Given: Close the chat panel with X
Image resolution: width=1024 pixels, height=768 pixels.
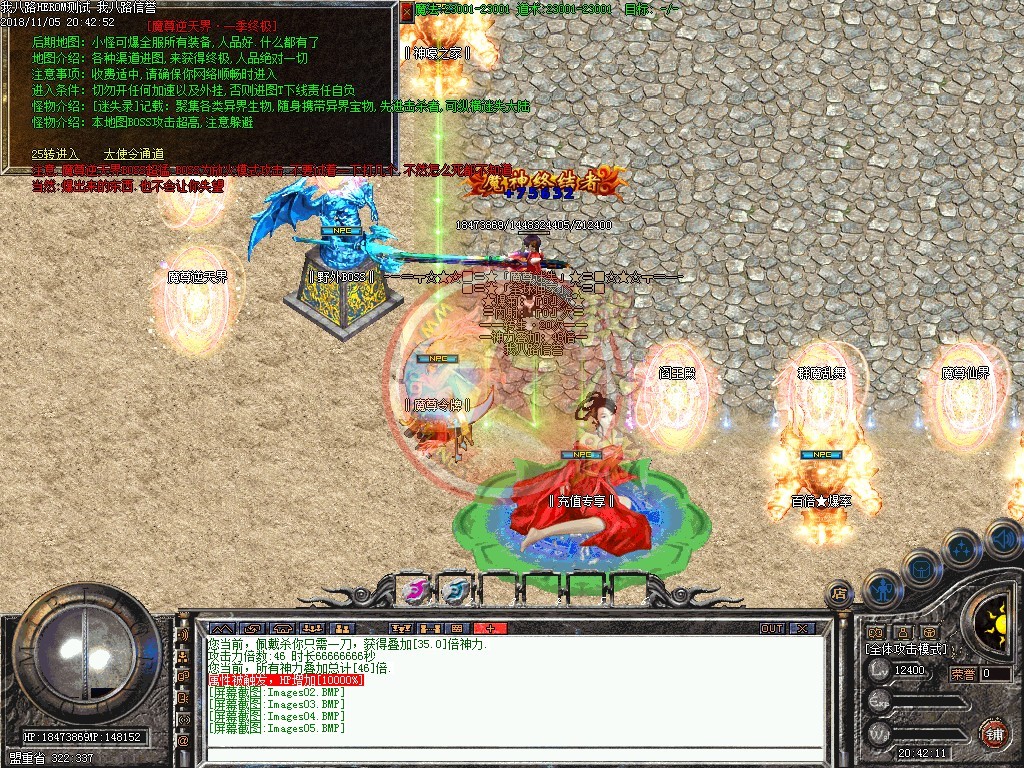Looking at the screenshot, I should point(802,628).
